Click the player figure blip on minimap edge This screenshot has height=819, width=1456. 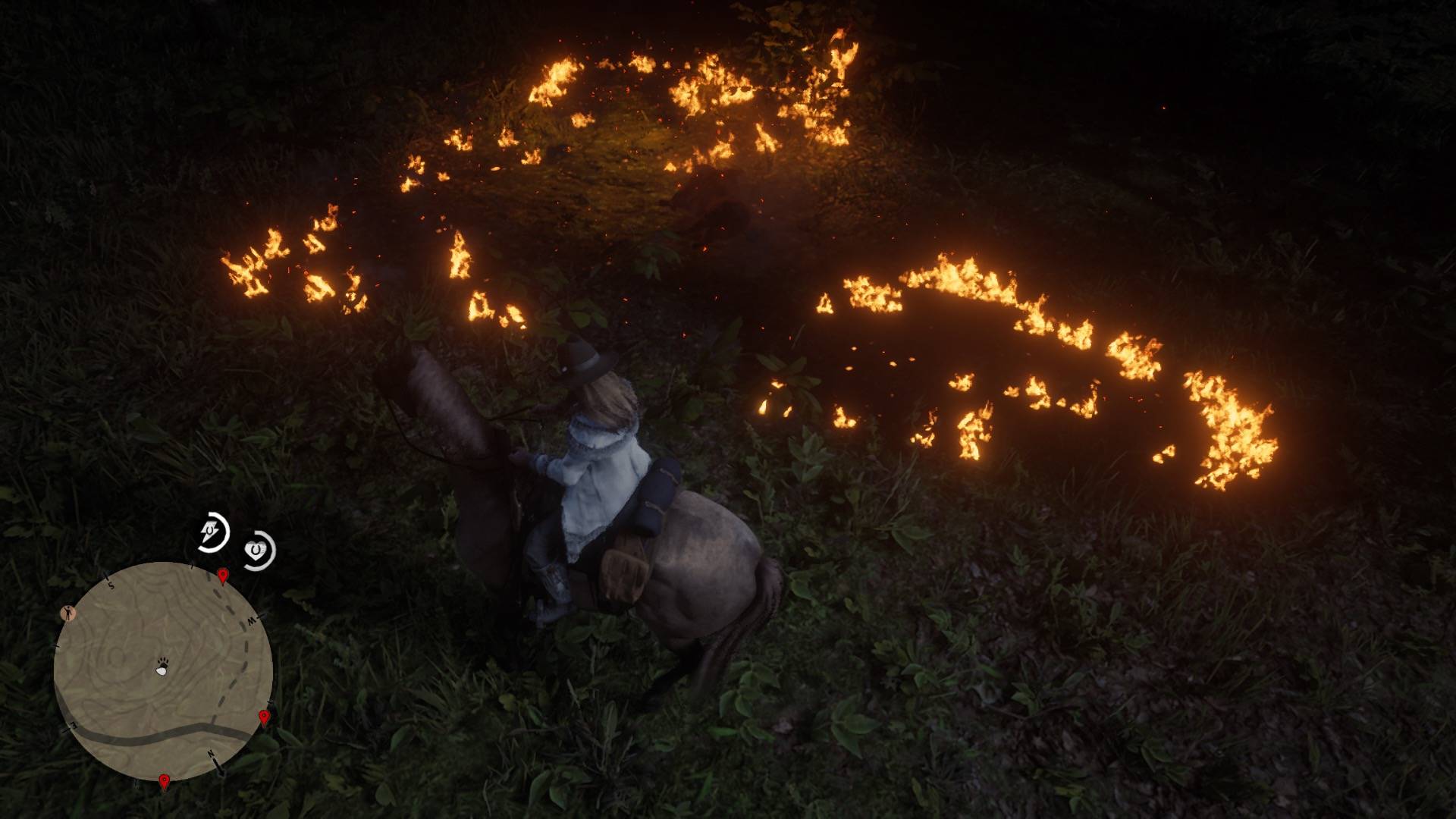tap(69, 613)
